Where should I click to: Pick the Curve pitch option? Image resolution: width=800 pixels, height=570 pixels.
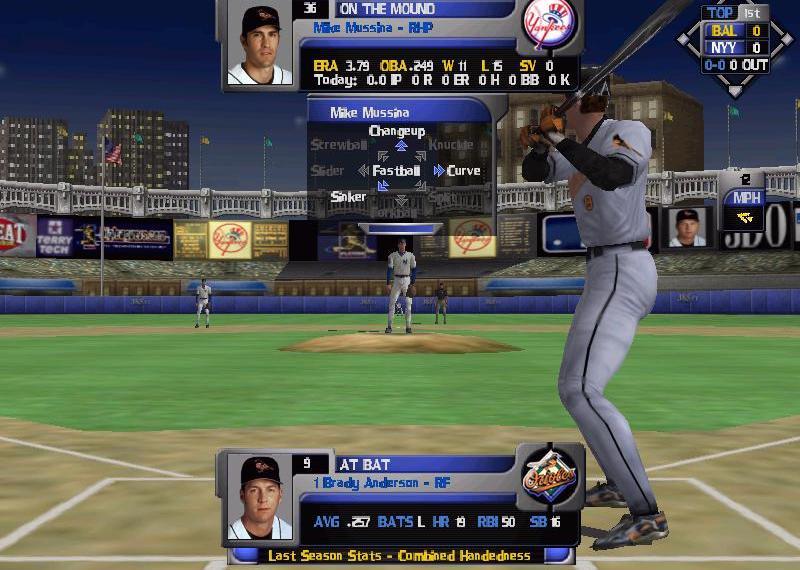(x=463, y=171)
